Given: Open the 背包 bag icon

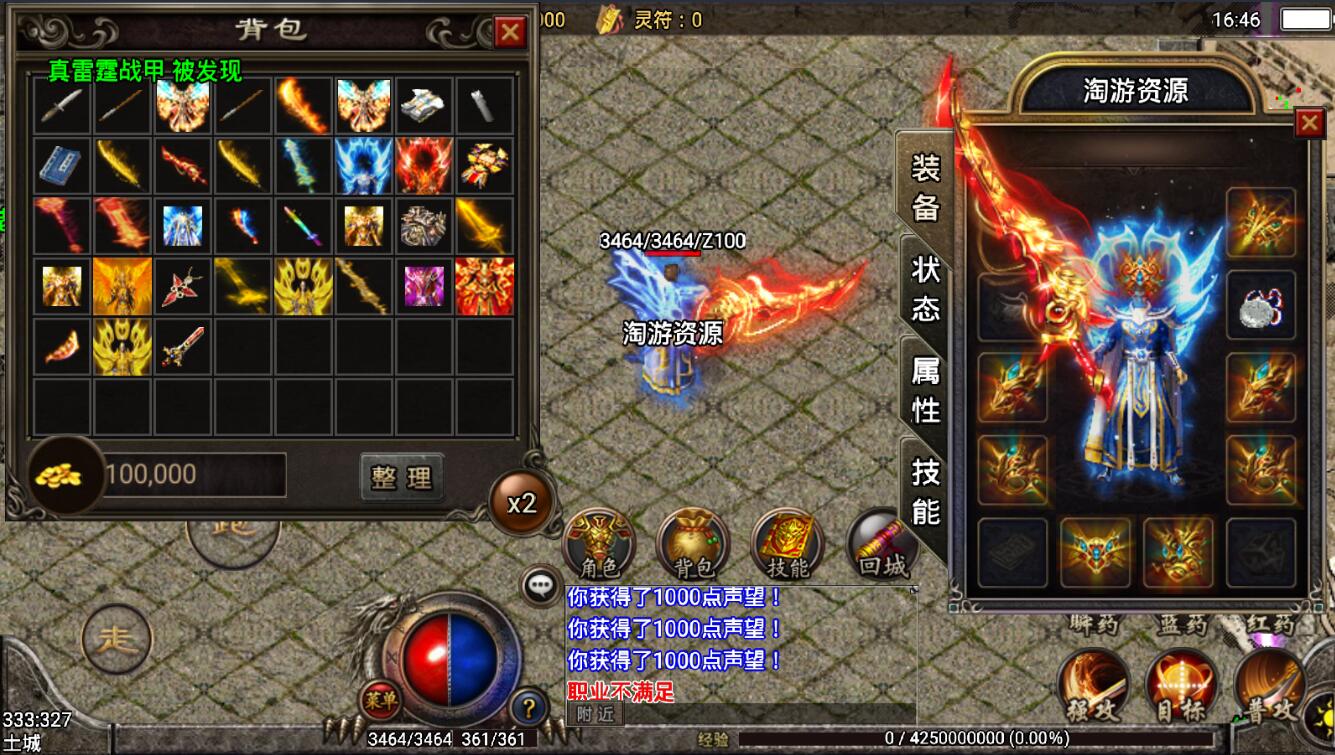Looking at the screenshot, I should click(693, 545).
